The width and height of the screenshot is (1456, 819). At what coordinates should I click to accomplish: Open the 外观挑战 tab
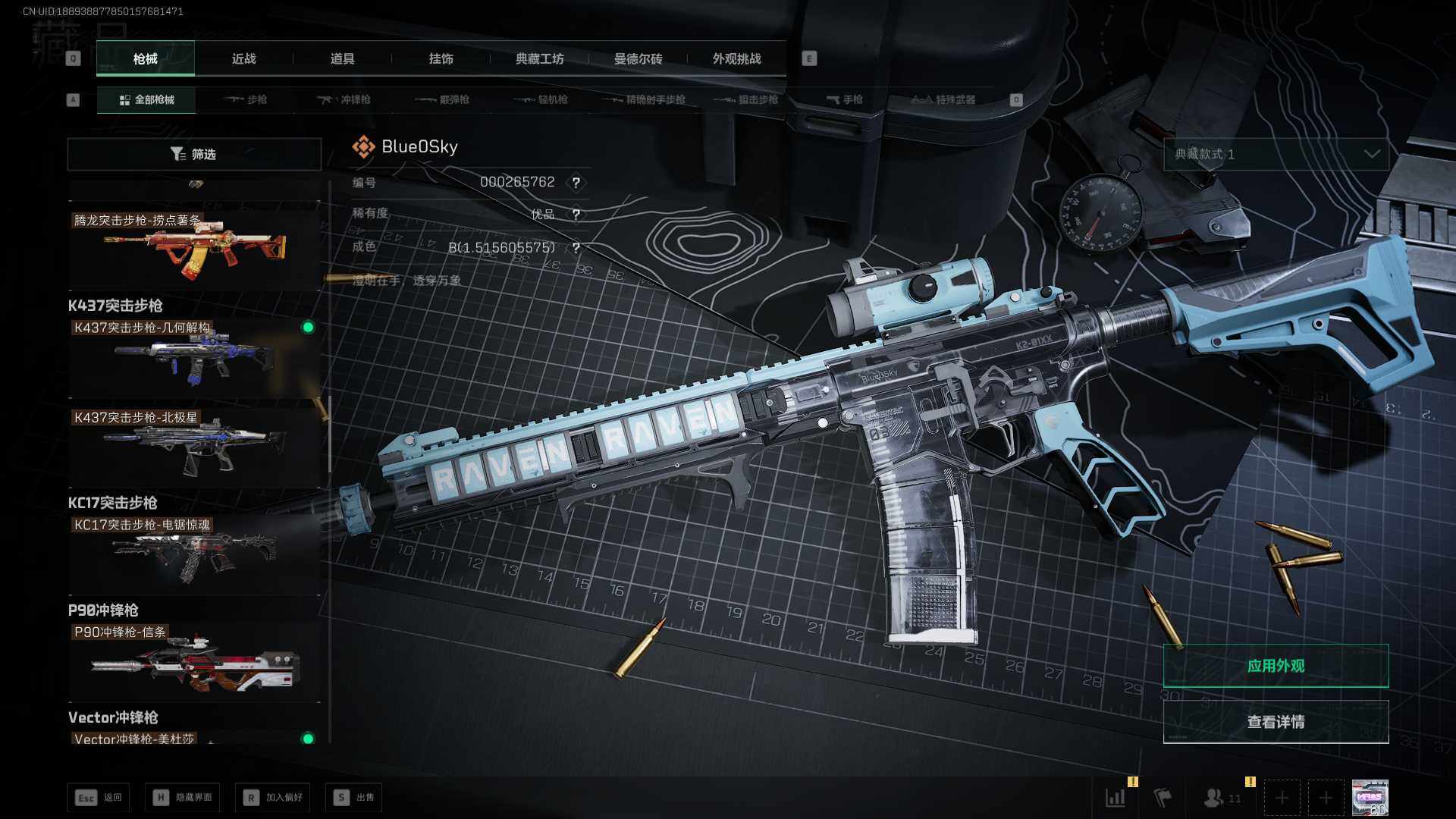point(736,58)
